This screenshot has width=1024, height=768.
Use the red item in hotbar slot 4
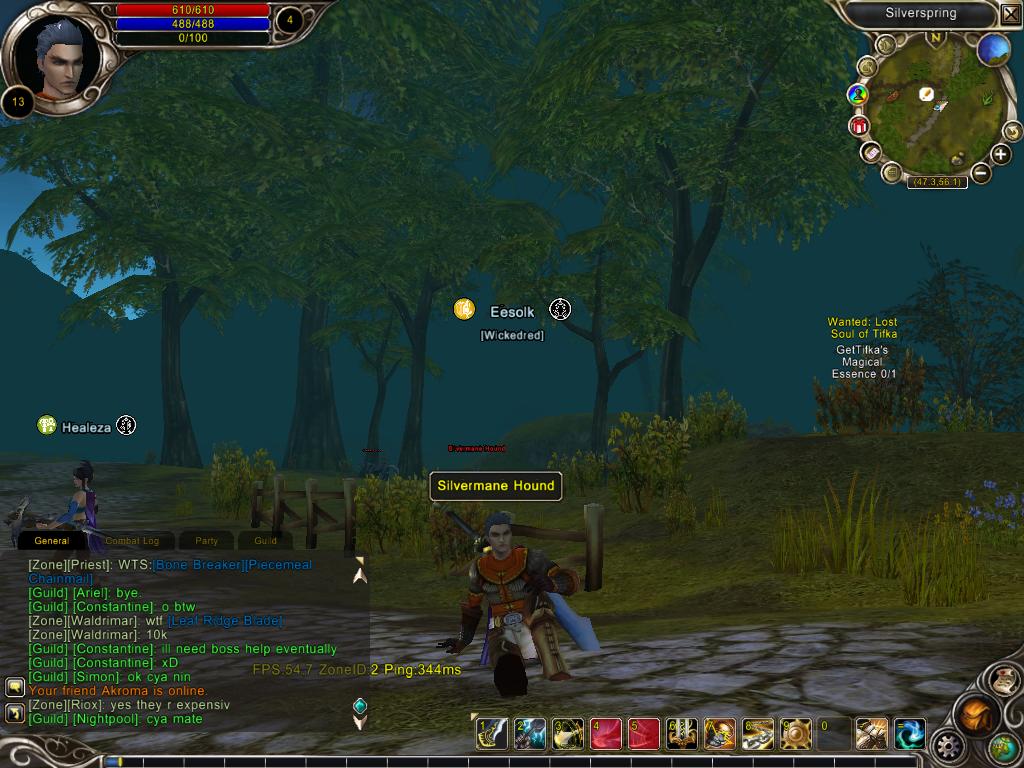click(x=606, y=734)
